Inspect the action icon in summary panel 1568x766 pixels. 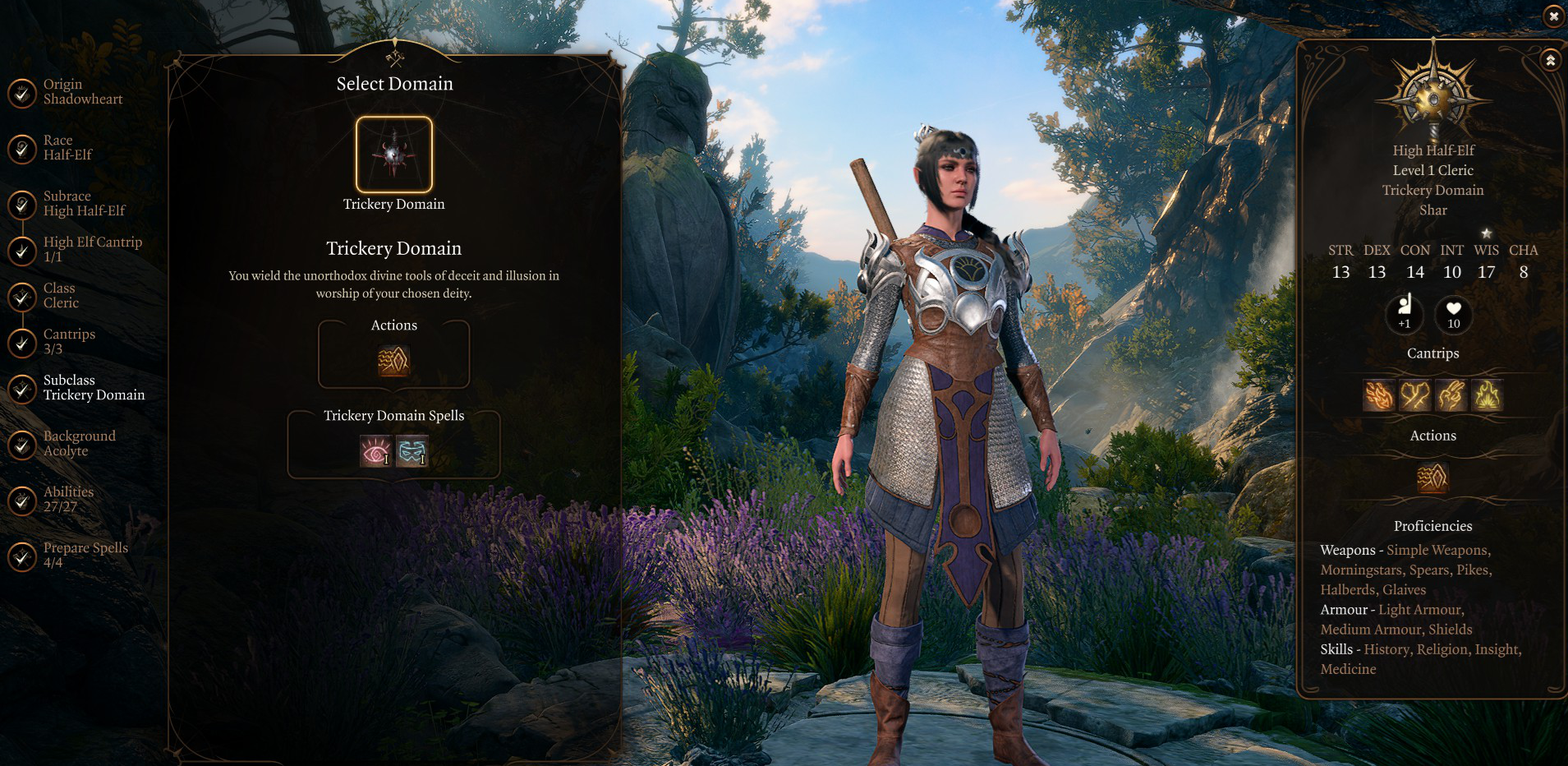tap(1432, 478)
